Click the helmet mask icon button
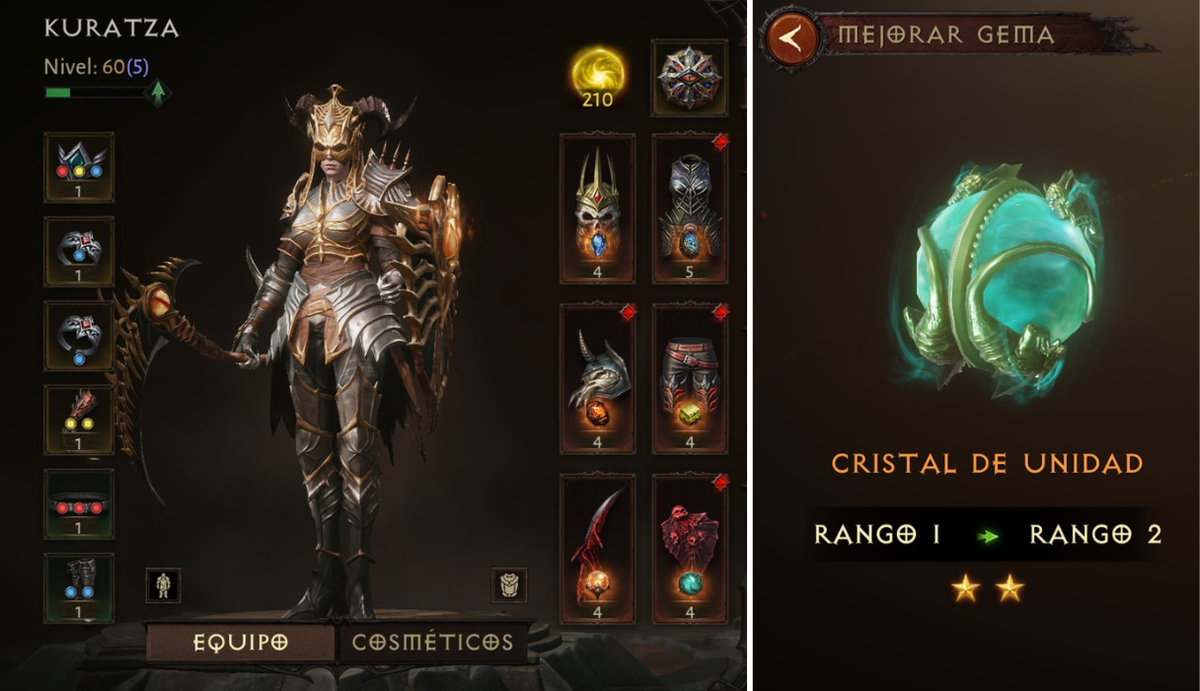Screen dimensions: 1200x691 tap(509, 586)
